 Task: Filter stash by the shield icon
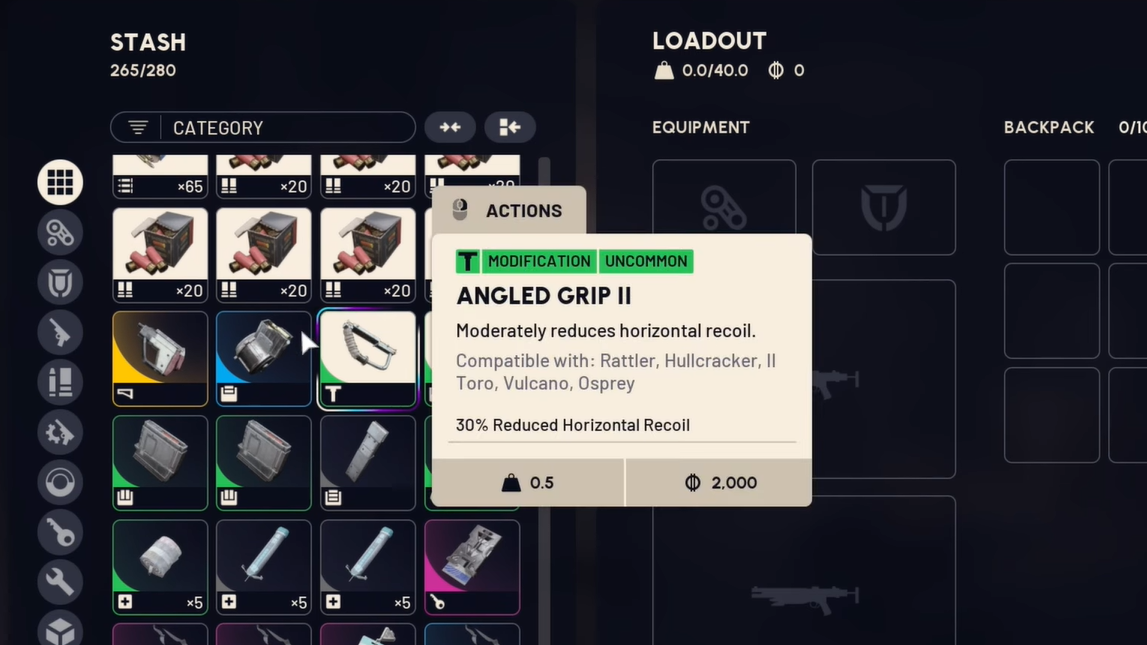click(60, 282)
